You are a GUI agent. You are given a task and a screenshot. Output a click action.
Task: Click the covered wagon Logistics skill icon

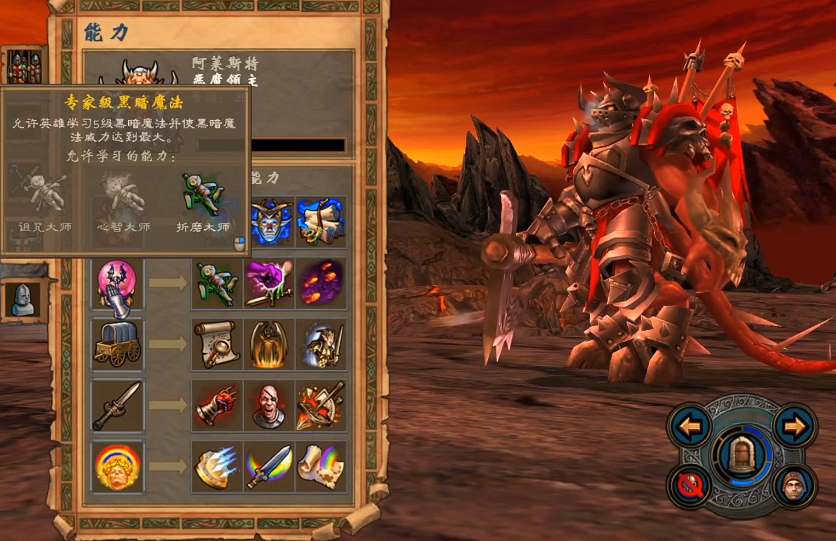[118, 343]
